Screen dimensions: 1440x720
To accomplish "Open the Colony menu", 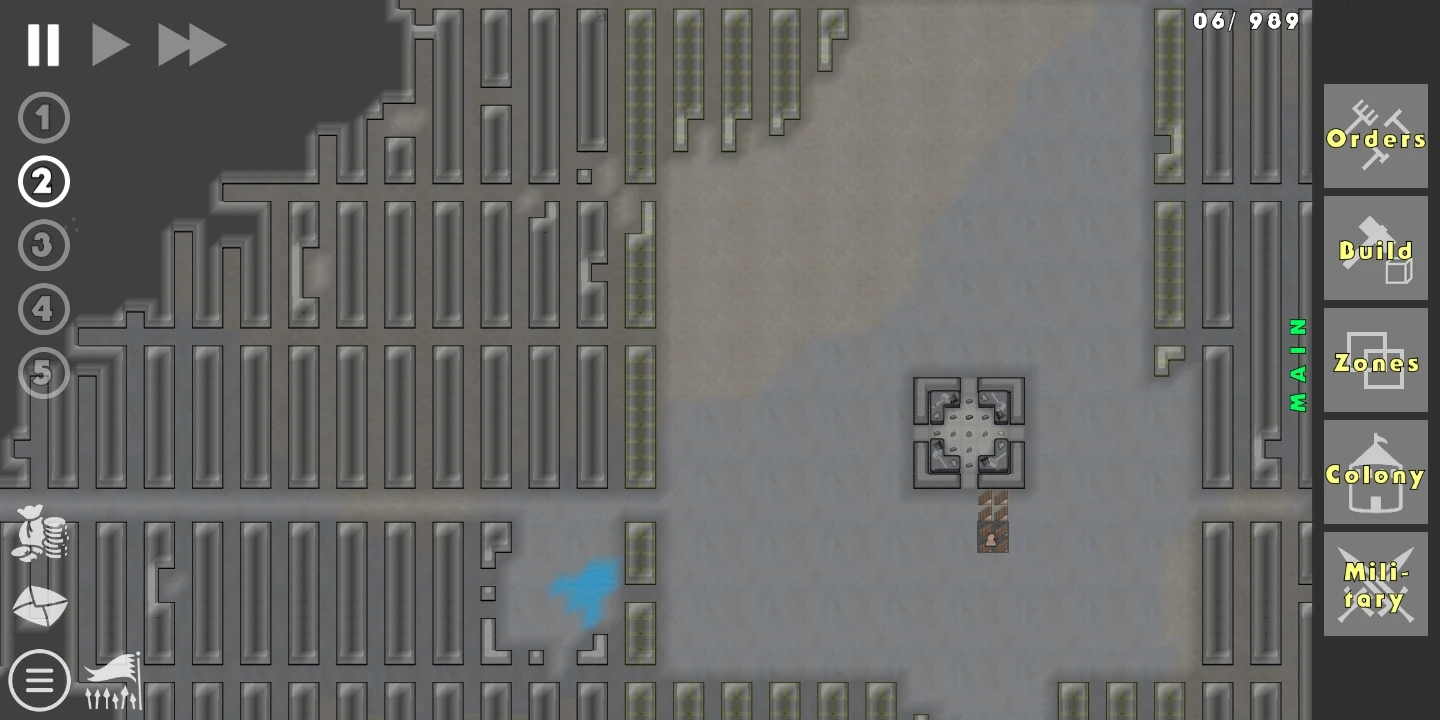I will (1376, 473).
